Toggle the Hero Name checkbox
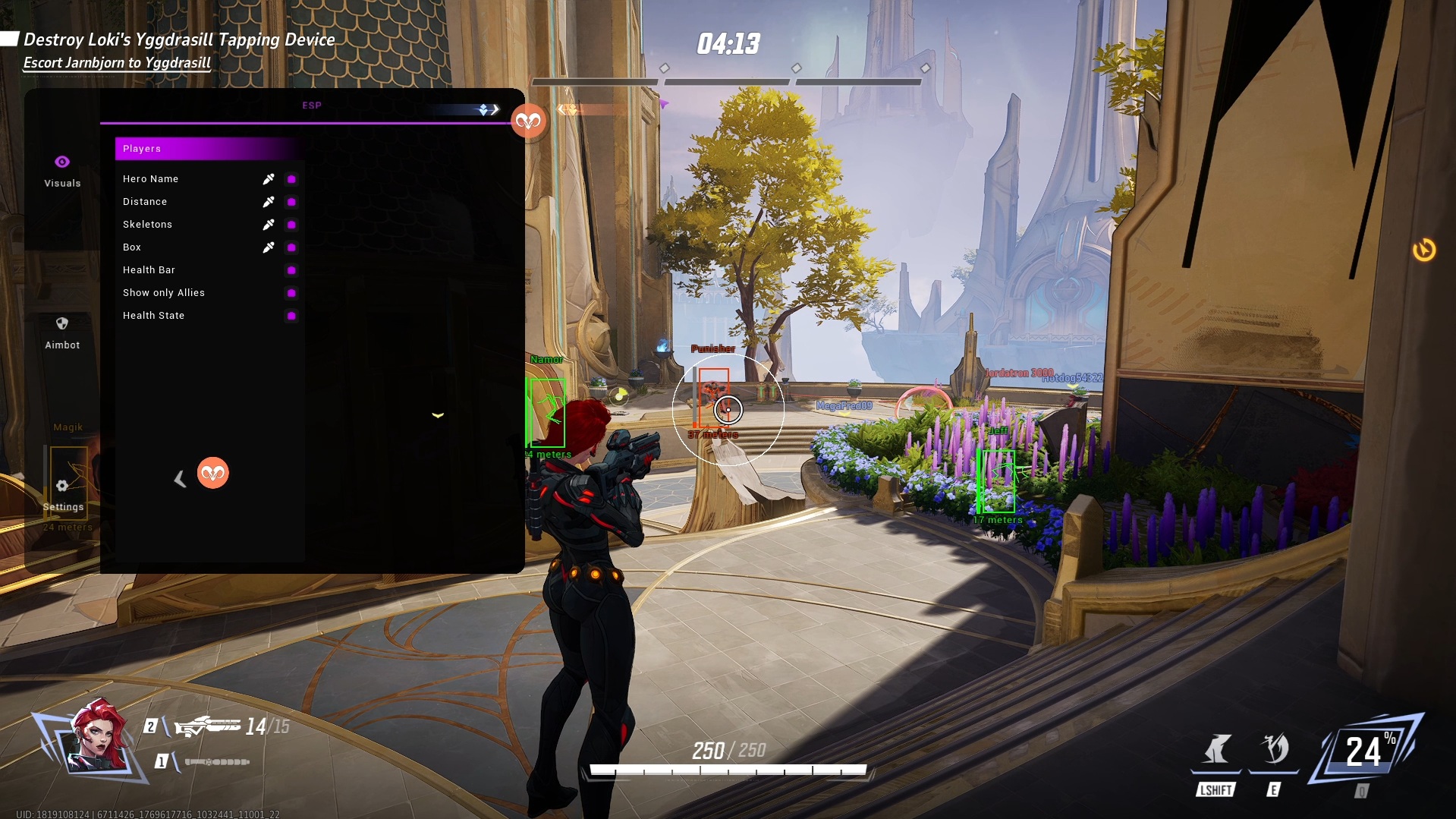 [291, 179]
